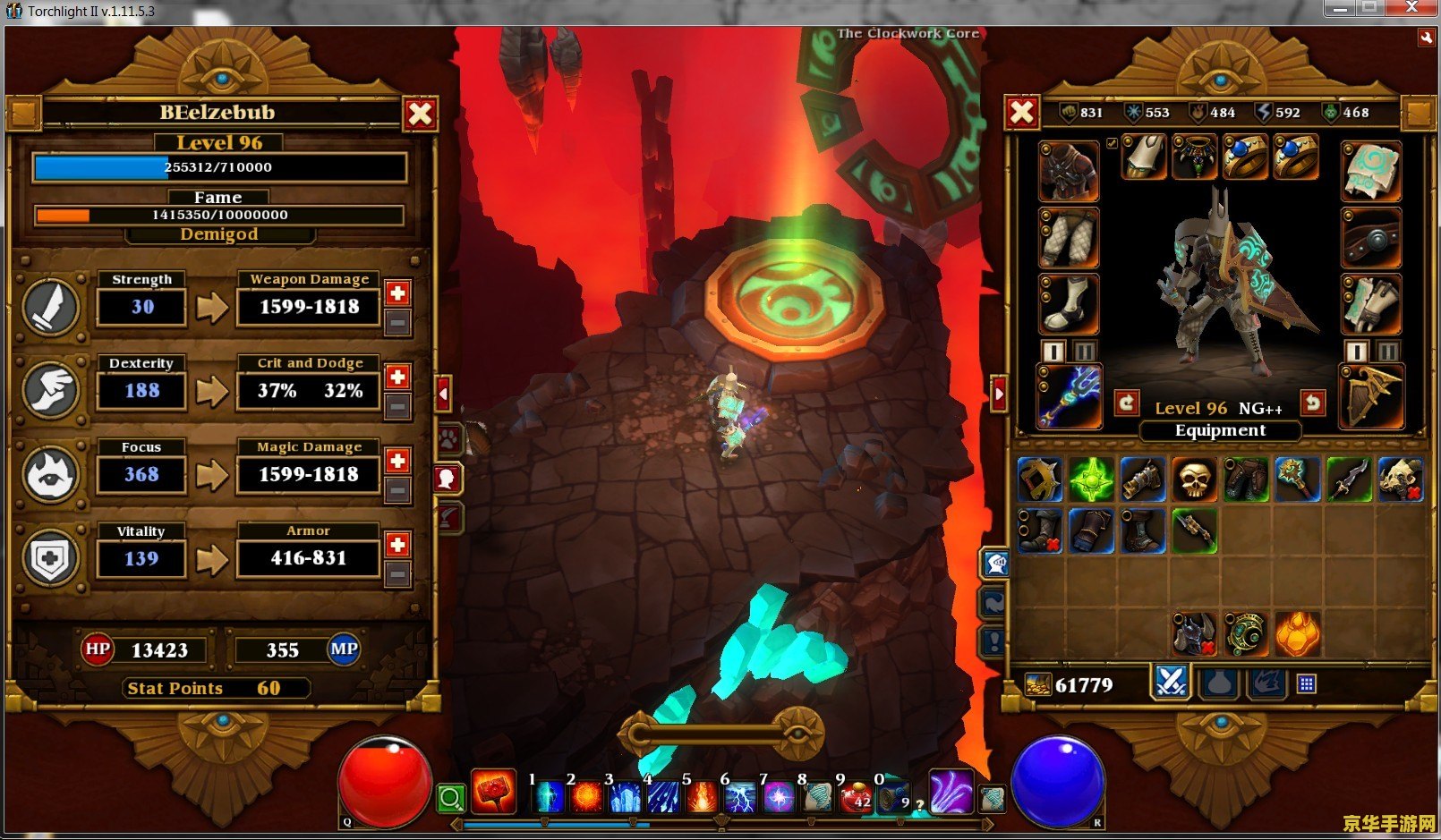The width and height of the screenshot is (1441, 840).
Task: Click the skull item in the inventory
Action: pyautogui.click(x=1194, y=480)
